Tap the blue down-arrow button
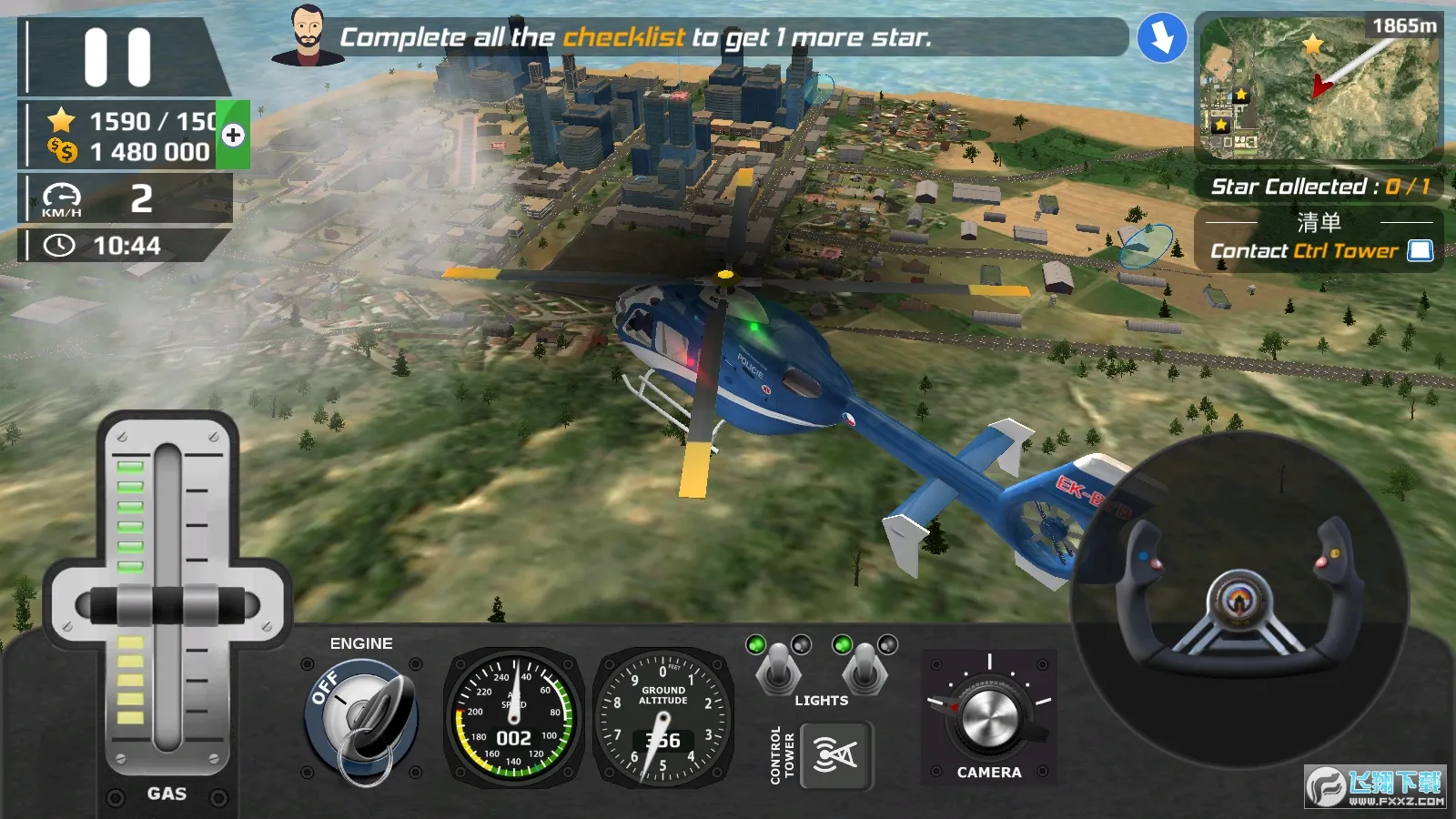This screenshot has width=1456, height=819. (x=1162, y=39)
